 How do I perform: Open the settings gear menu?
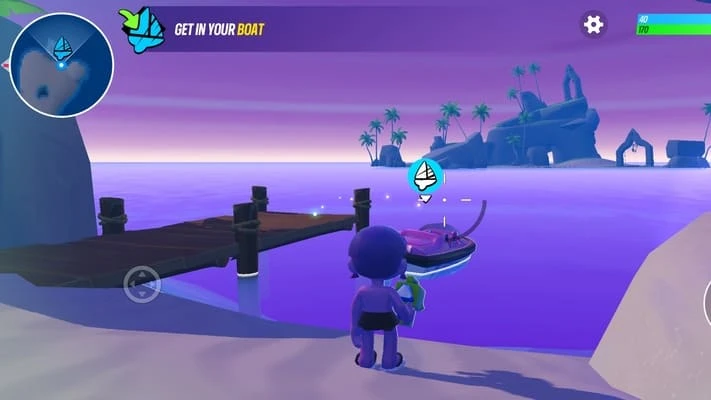[594, 25]
